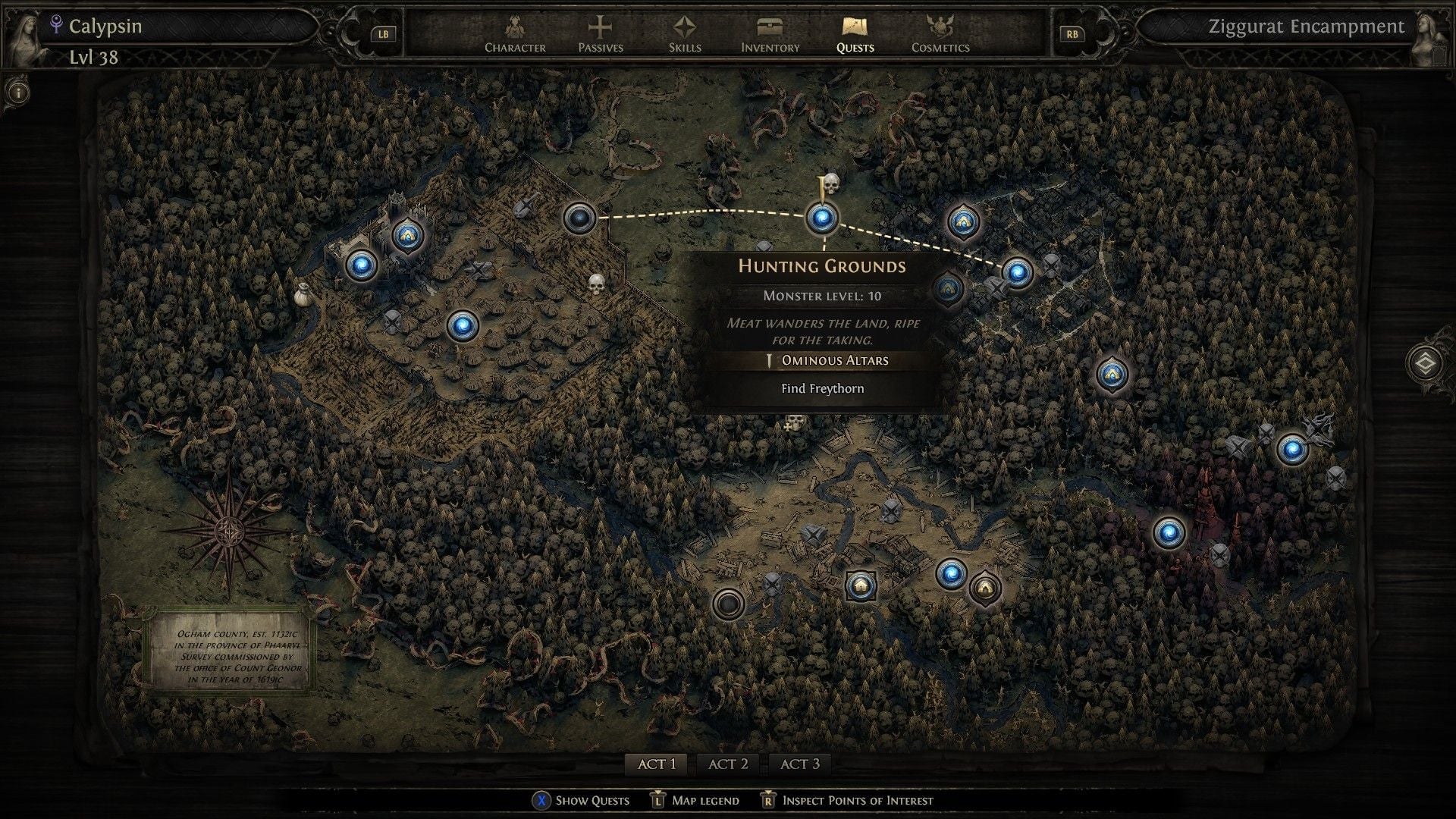
Task: Click the Ominous Altars objective in the tooltip
Action: [x=834, y=361]
